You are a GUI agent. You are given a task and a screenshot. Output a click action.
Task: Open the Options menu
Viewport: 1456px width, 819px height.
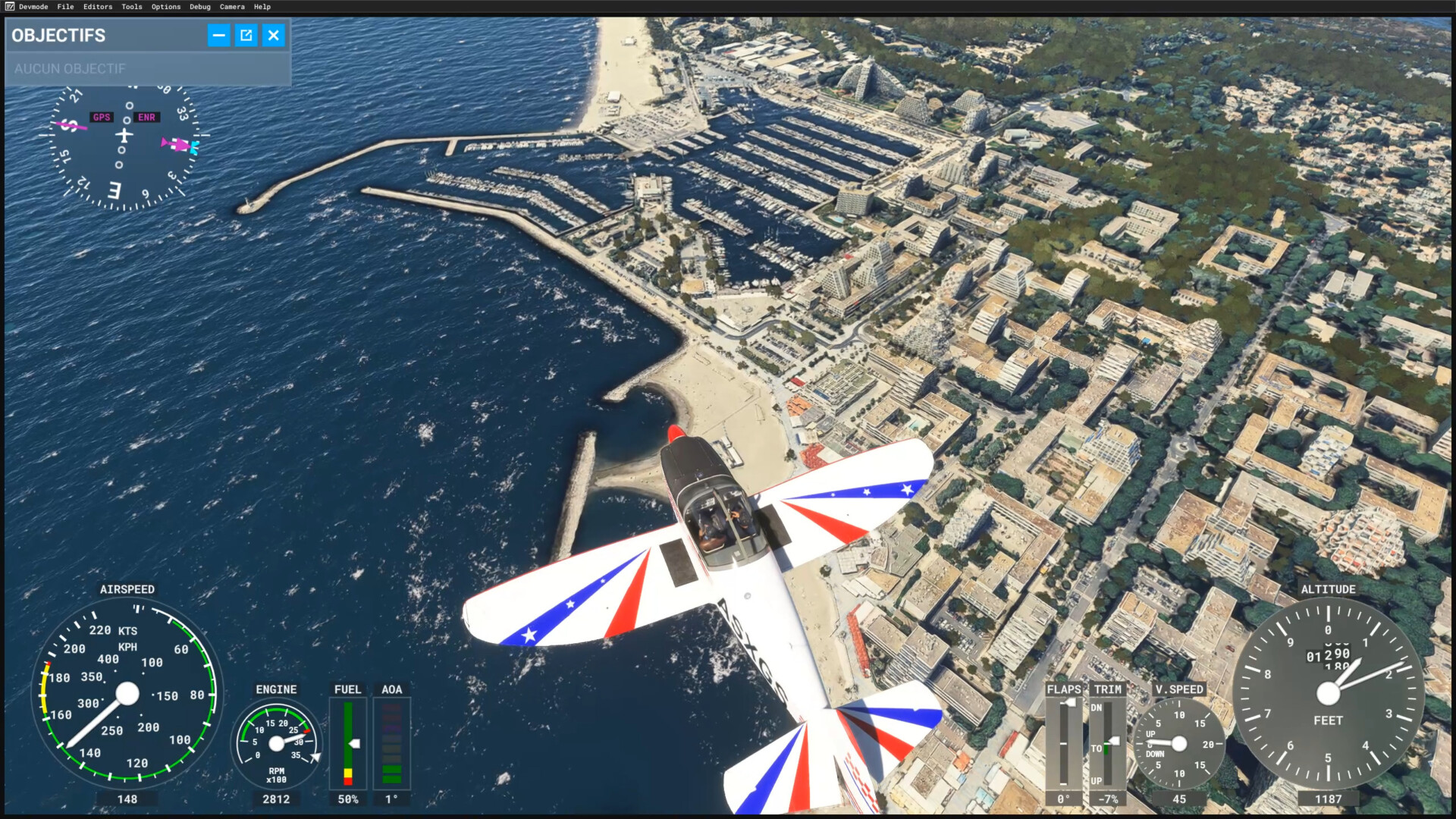[x=165, y=7]
